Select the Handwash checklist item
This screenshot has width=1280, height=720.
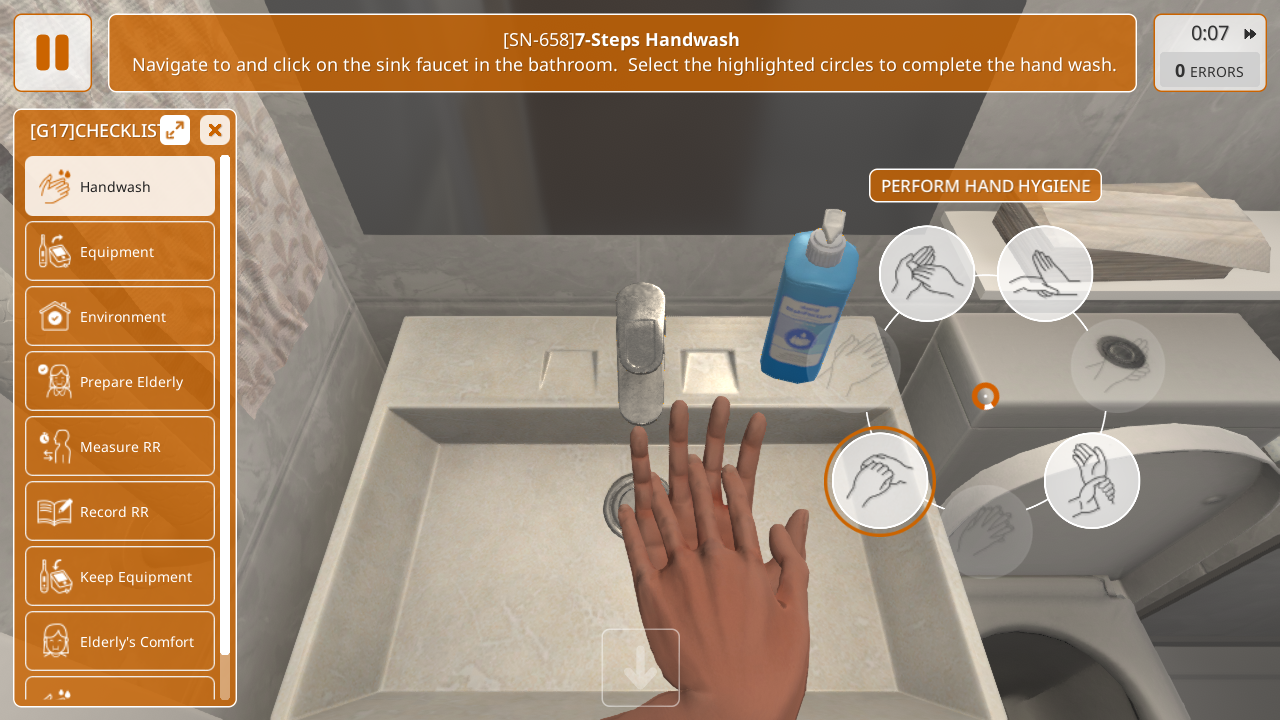click(x=120, y=186)
